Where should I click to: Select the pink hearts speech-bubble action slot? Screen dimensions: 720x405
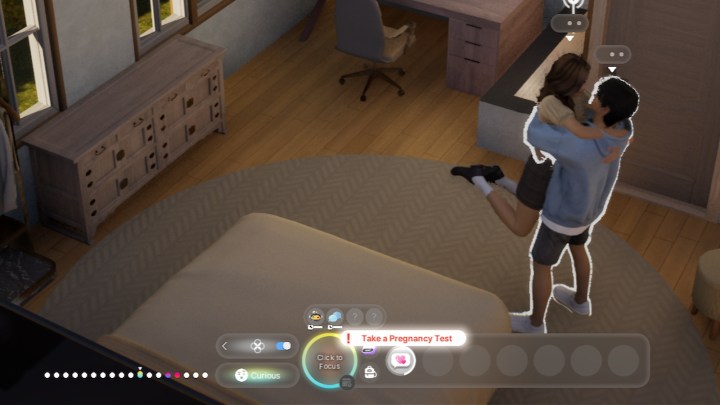point(401,360)
